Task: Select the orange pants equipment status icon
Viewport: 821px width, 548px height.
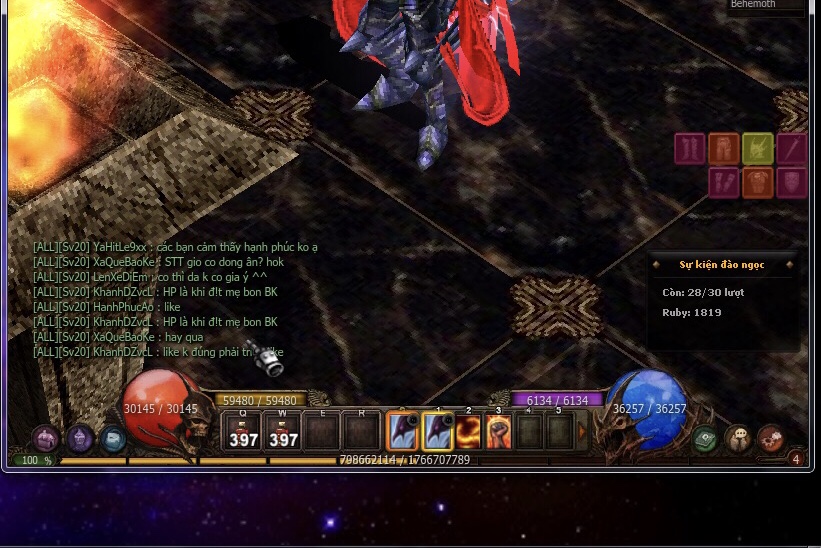Action: [724, 149]
